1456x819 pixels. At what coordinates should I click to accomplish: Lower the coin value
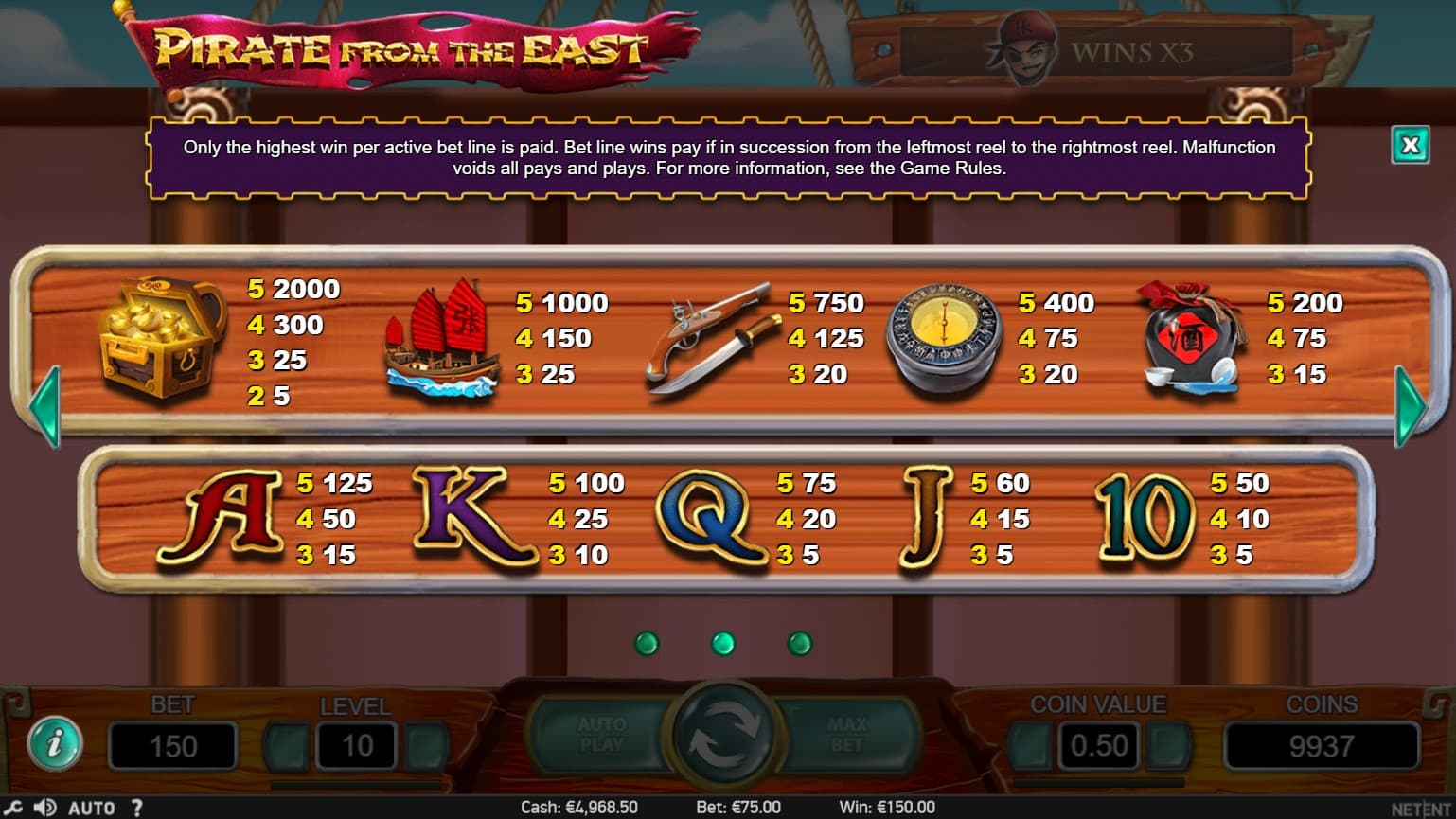tap(1029, 746)
